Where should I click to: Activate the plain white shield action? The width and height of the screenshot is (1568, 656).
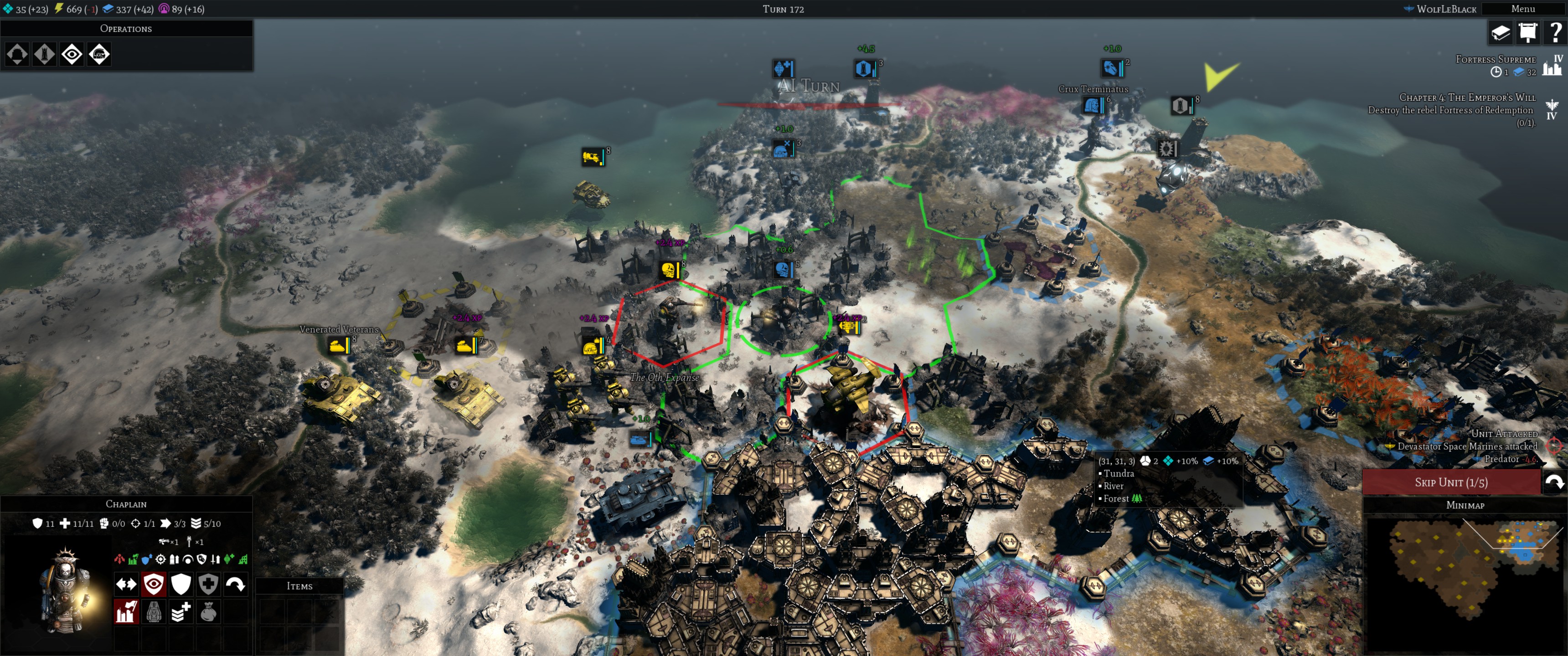pyautogui.click(x=181, y=584)
